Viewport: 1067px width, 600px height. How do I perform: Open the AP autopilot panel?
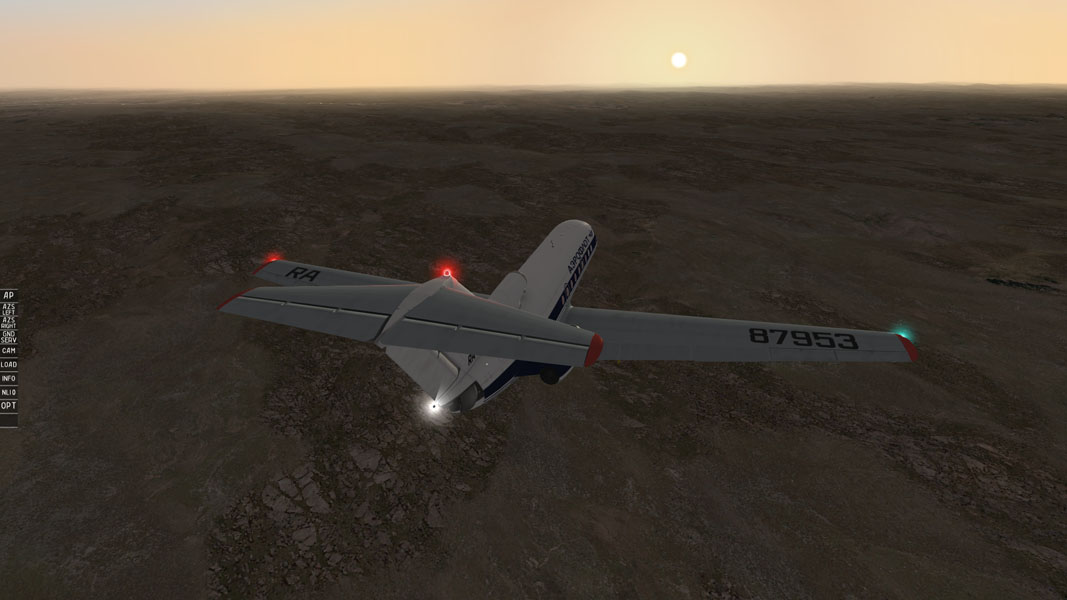pyautogui.click(x=8, y=295)
